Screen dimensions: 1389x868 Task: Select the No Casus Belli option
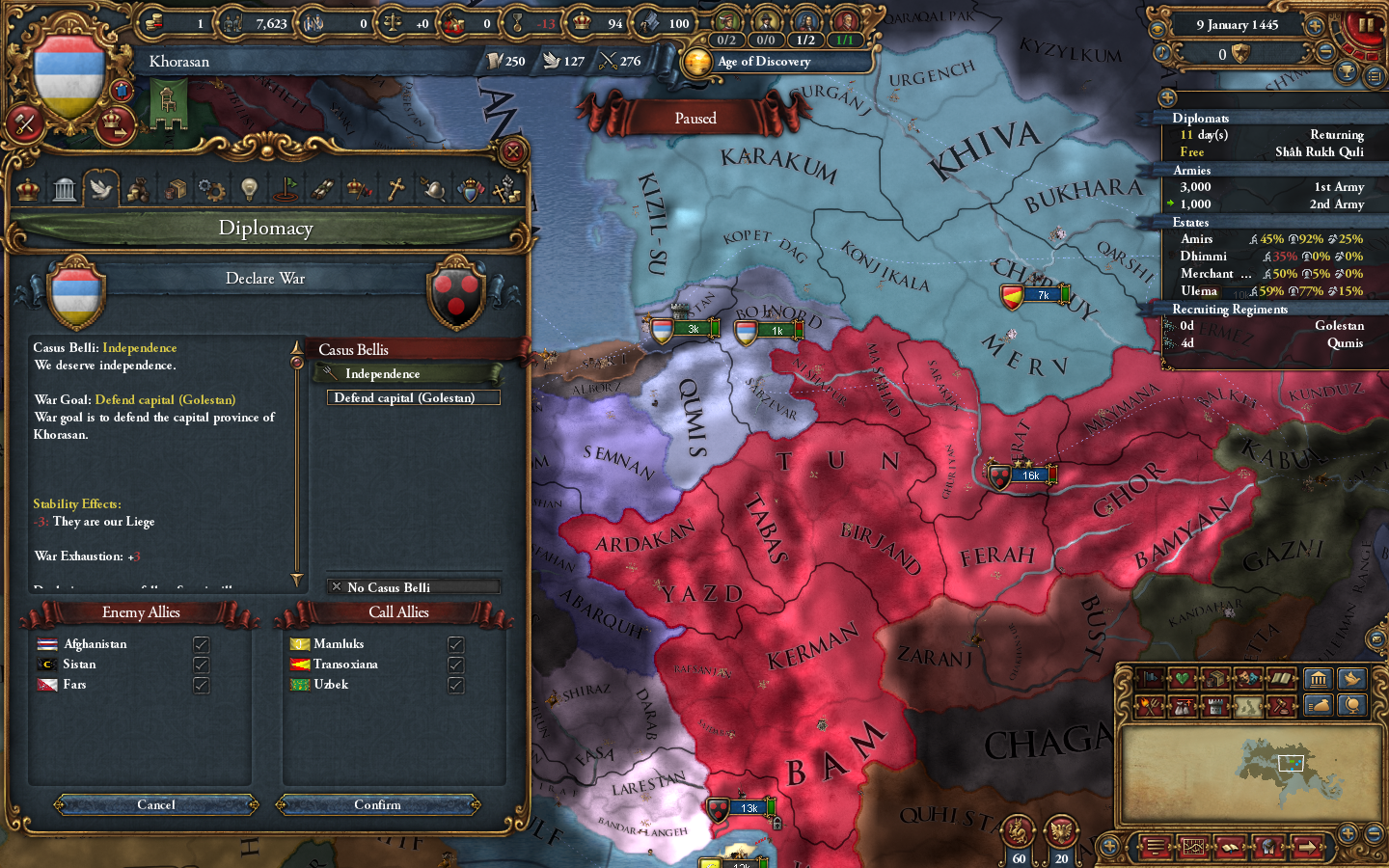[x=413, y=587]
